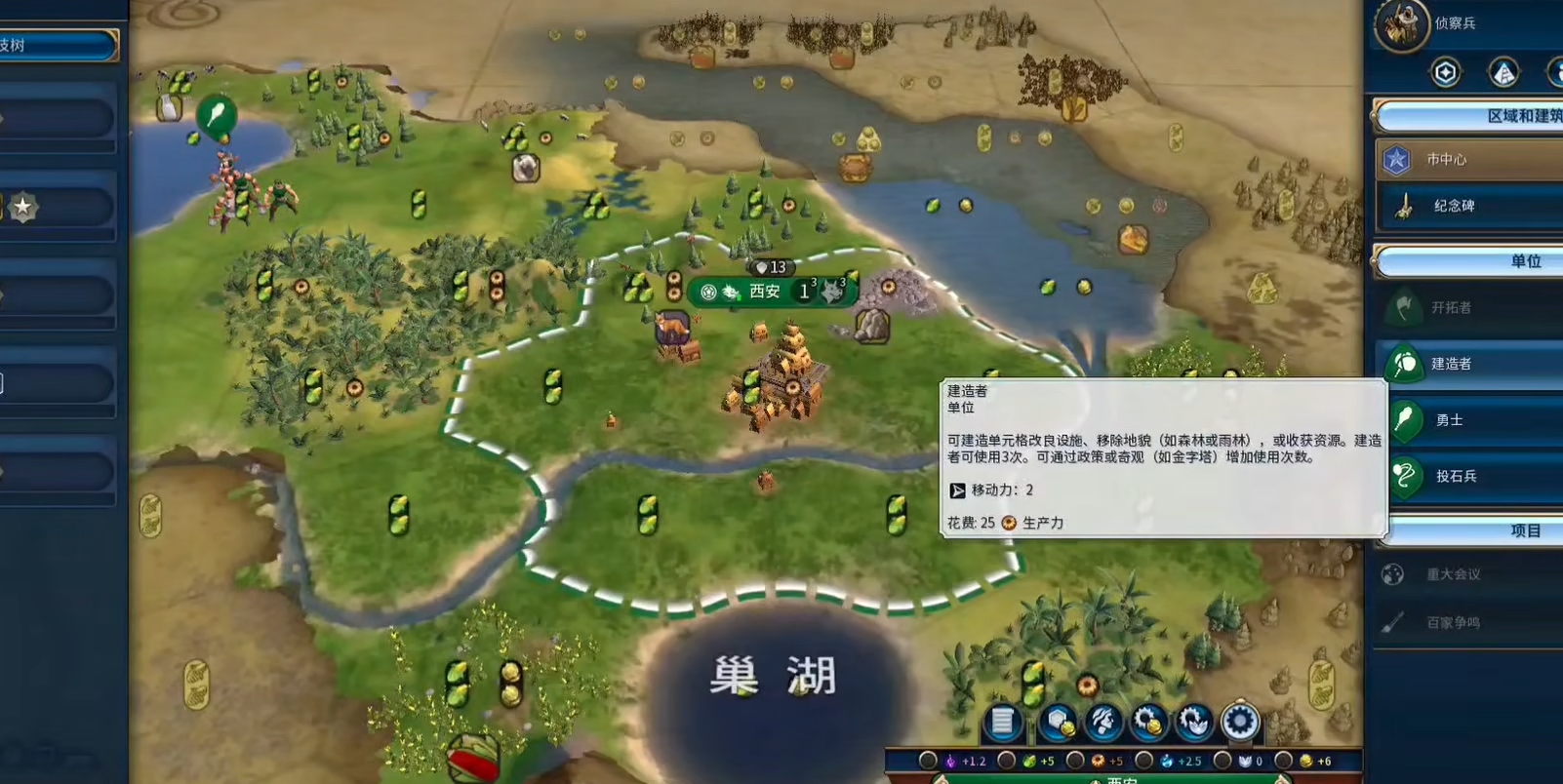
Task: Toggle the highlighted gear production button
Action: 1240,722
